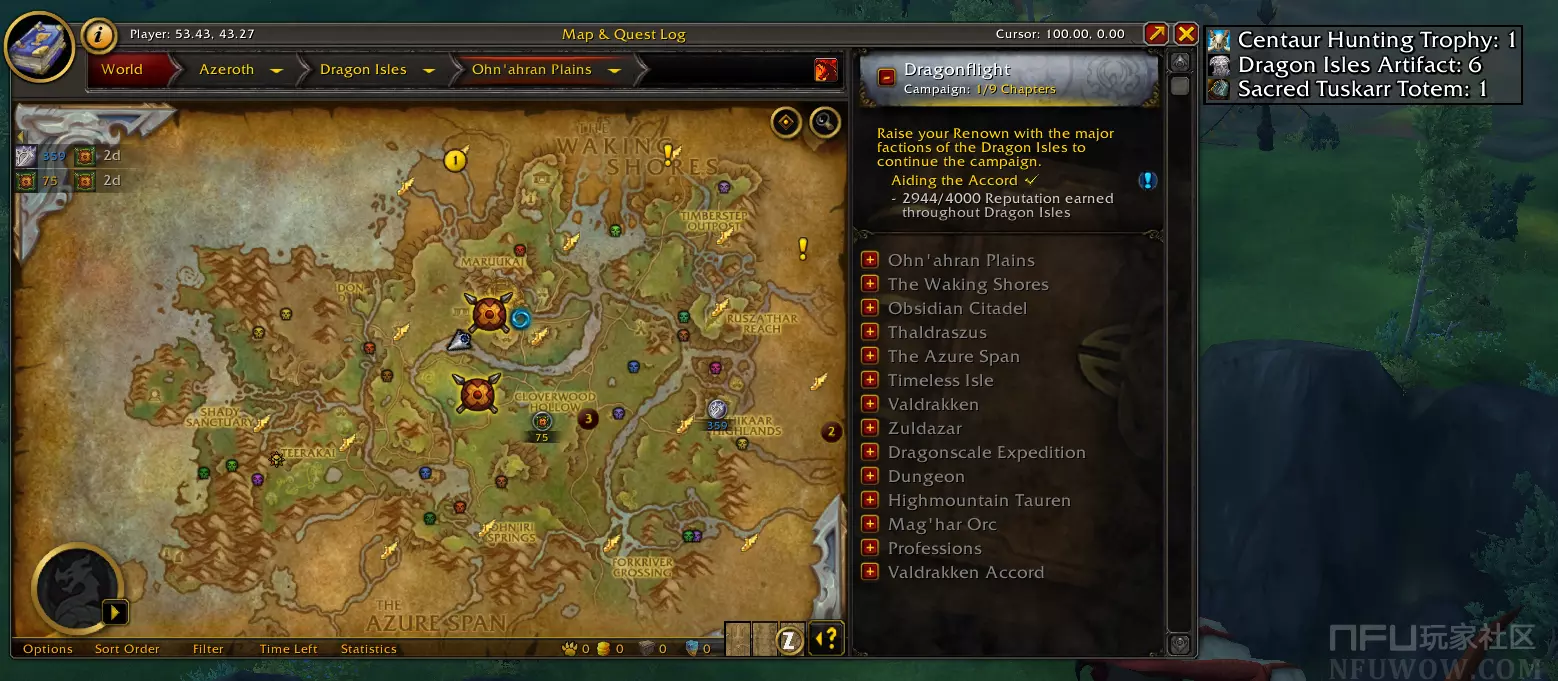Viewport: 1558px width, 681px height.
Task: Minimize the map with the arrow button
Action: pos(1156,34)
